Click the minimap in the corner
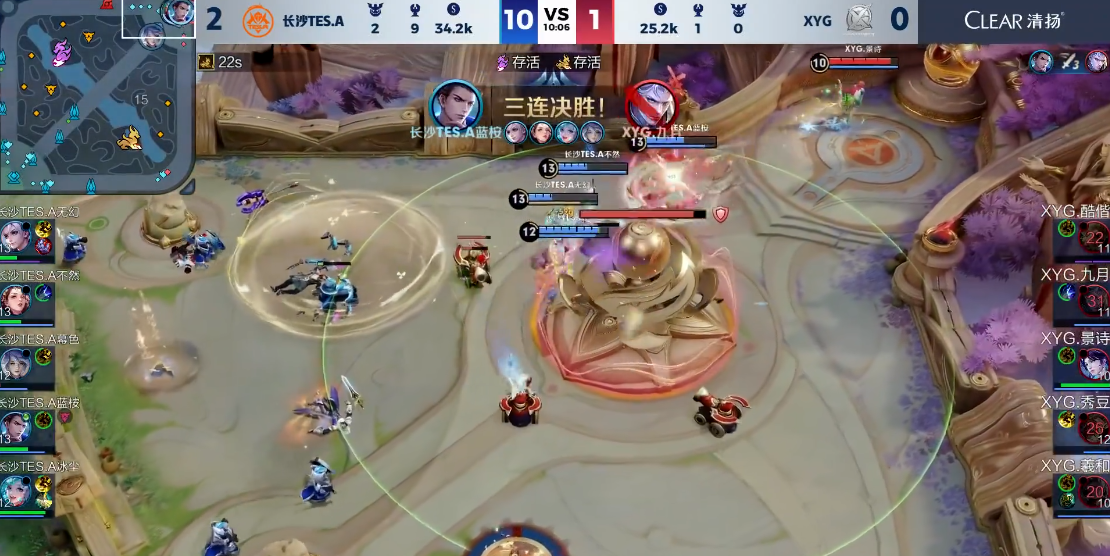Screen dimensions: 1110x556 97,97
